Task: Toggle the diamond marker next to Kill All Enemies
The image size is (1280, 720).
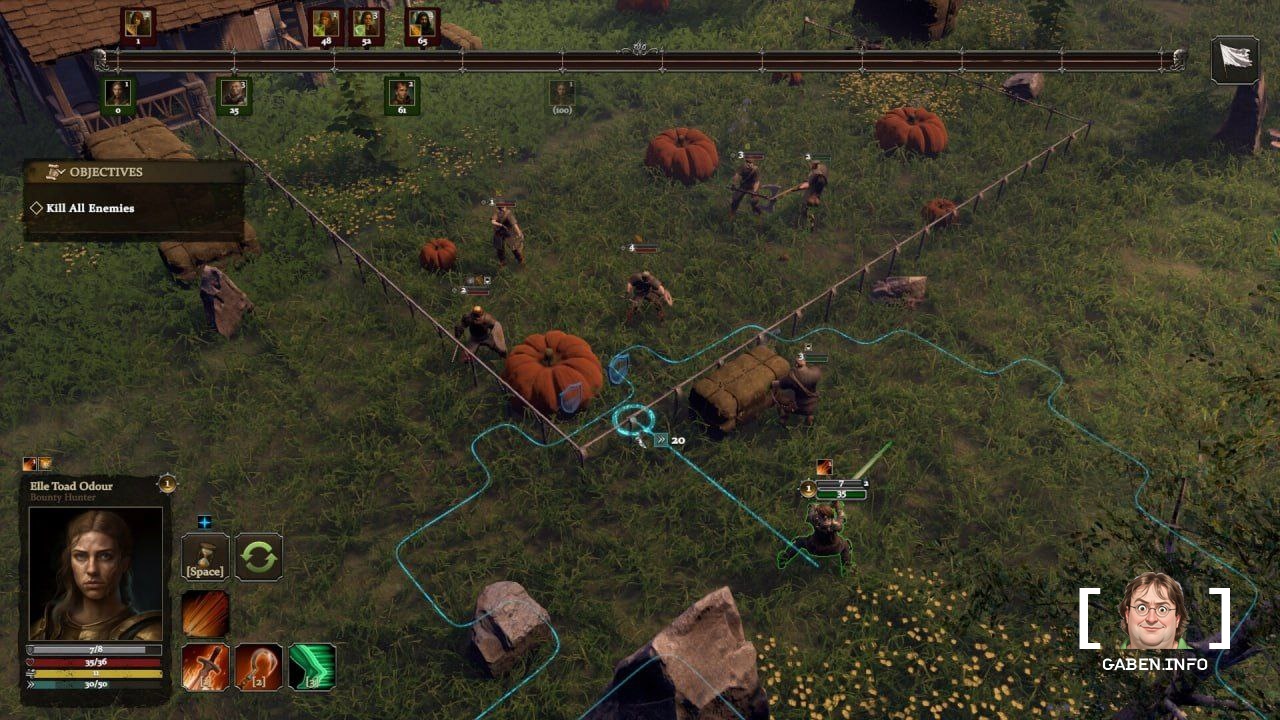Action: pos(35,208)
